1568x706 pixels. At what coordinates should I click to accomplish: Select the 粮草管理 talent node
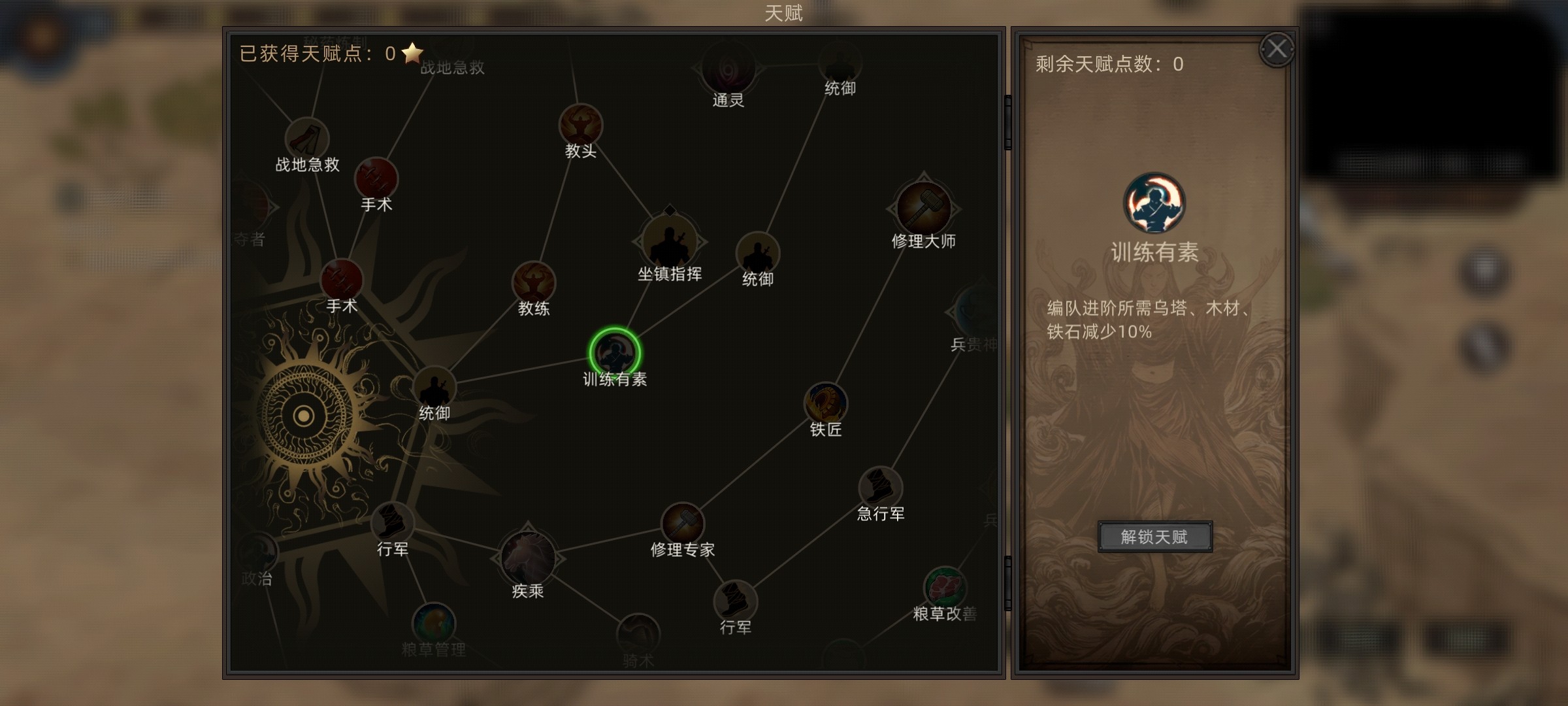pyautogui.click(x=434, y=623)
